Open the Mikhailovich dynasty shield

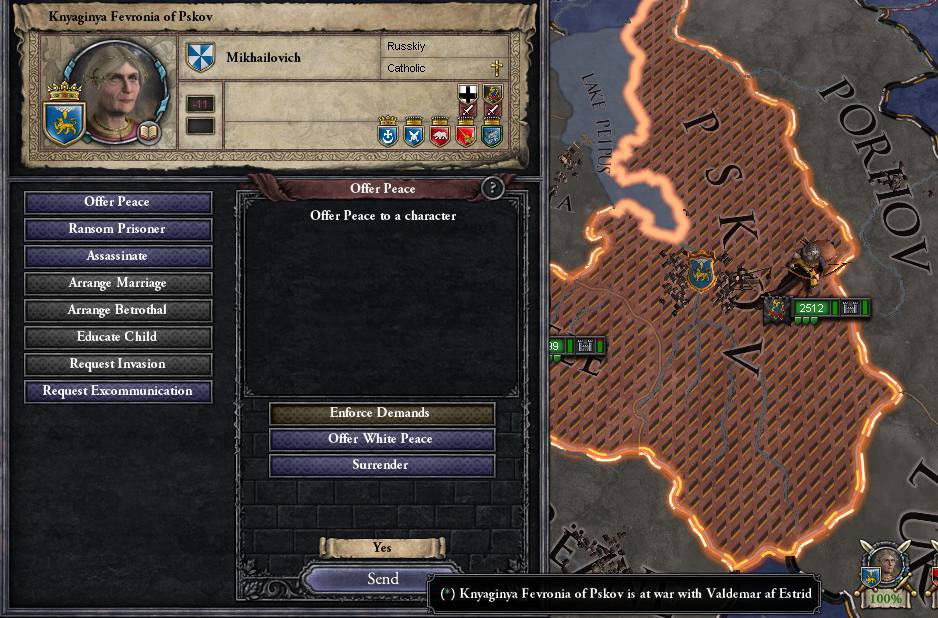201,58
